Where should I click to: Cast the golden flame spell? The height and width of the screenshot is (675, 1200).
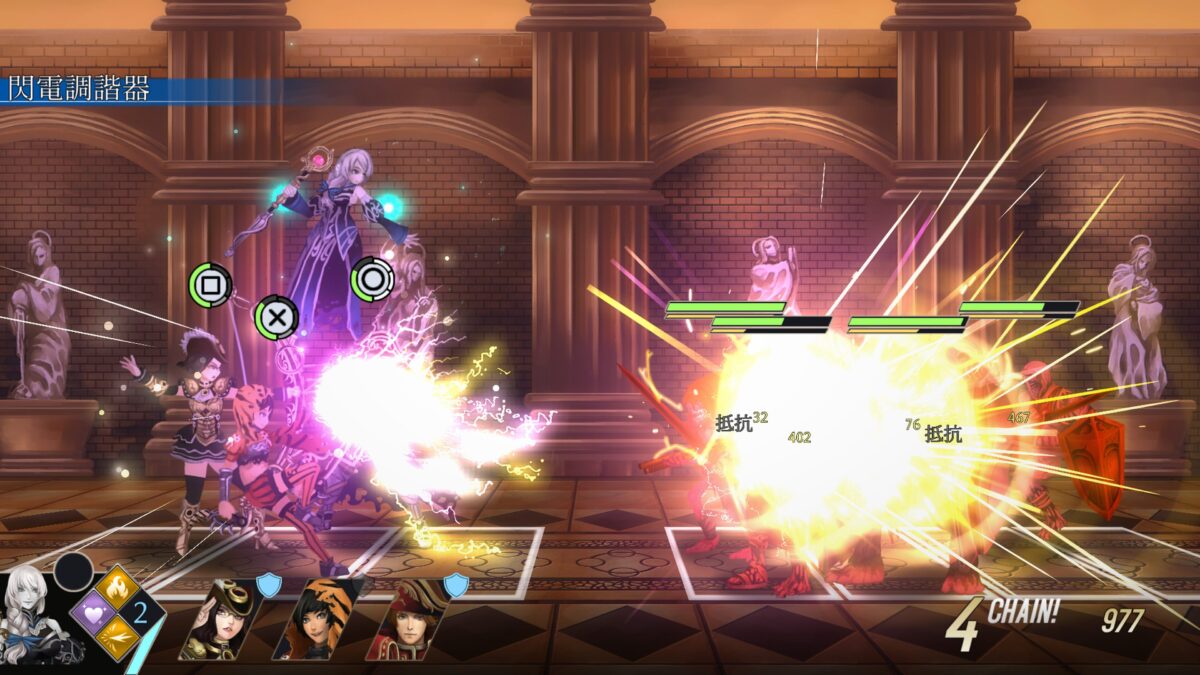pos(116,587)
